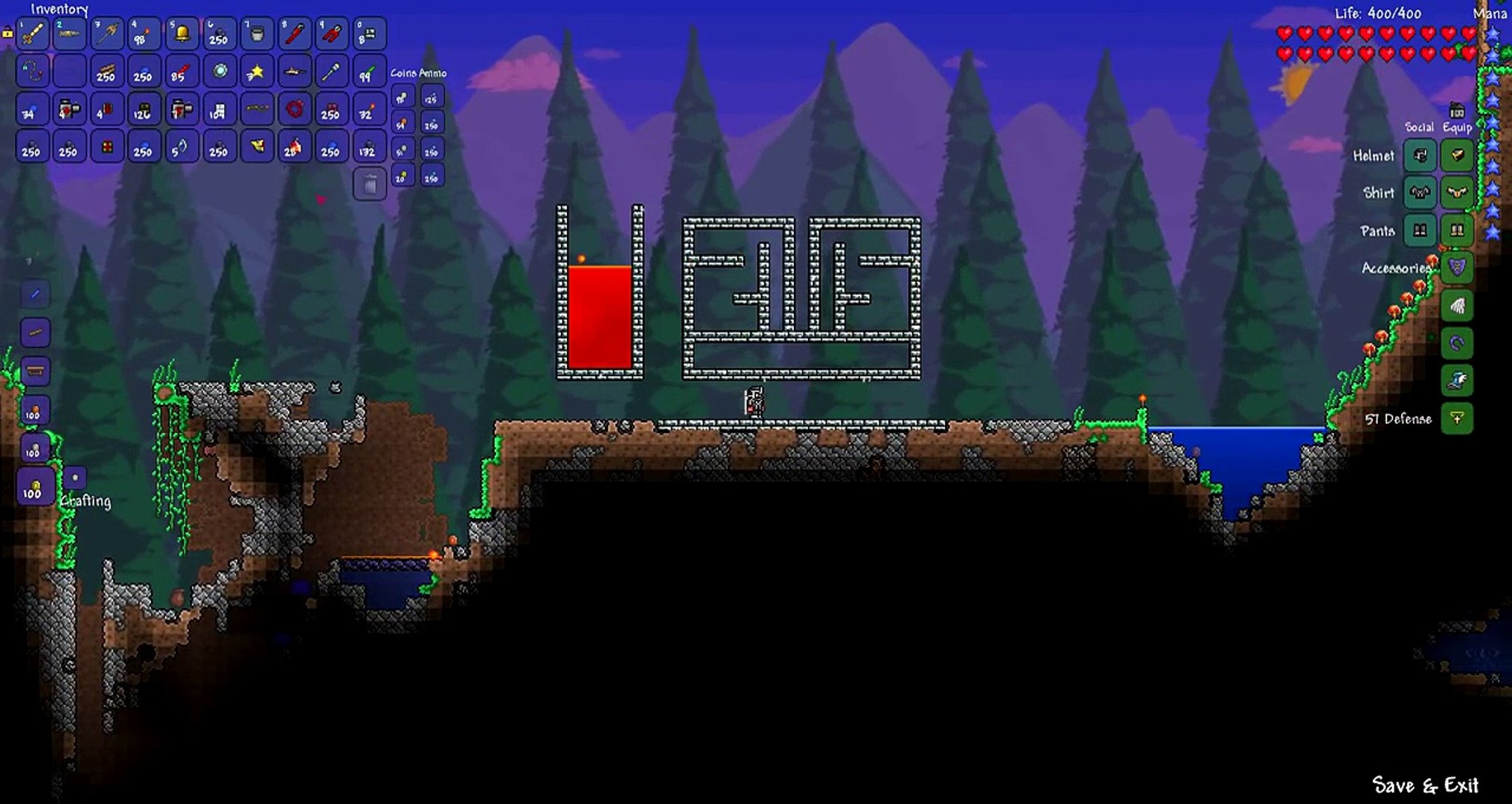Pick the empty bucket hotbar slot
Image resolution: width=1512 pixels, height=804 pixels.
[x=257, y=33]
